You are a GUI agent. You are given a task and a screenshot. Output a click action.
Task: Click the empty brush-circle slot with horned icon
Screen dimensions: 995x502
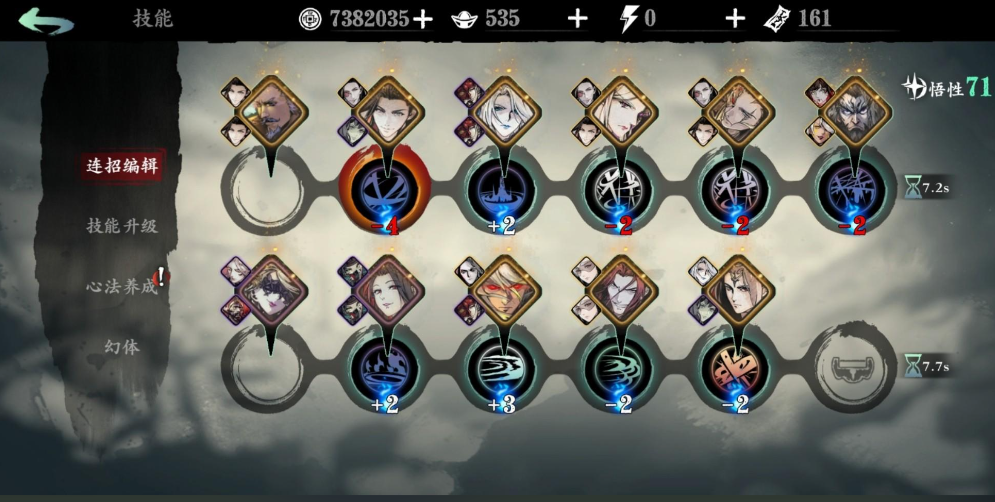(851, 367)
